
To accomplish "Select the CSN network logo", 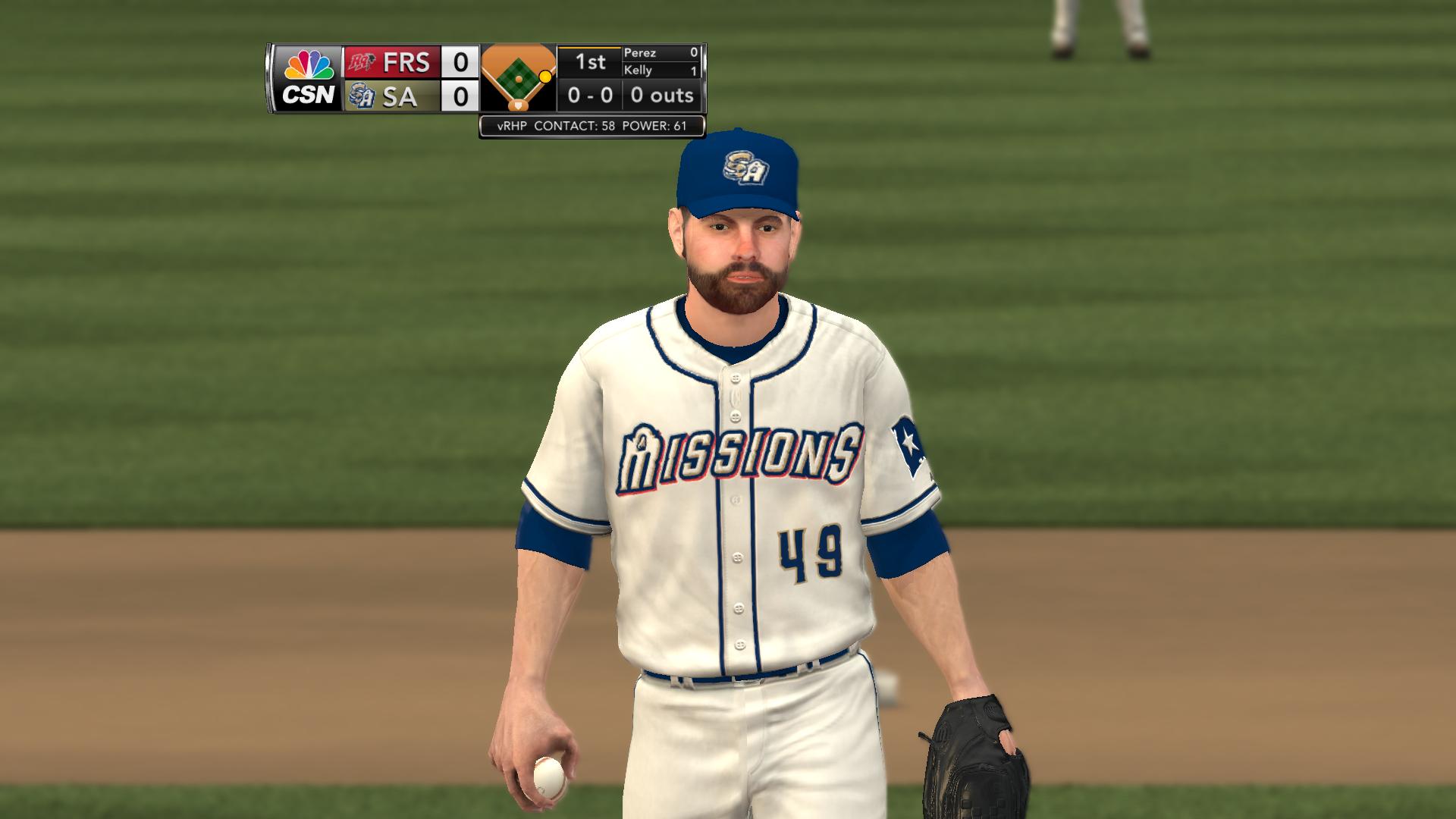I will click(x=308, y=78).
